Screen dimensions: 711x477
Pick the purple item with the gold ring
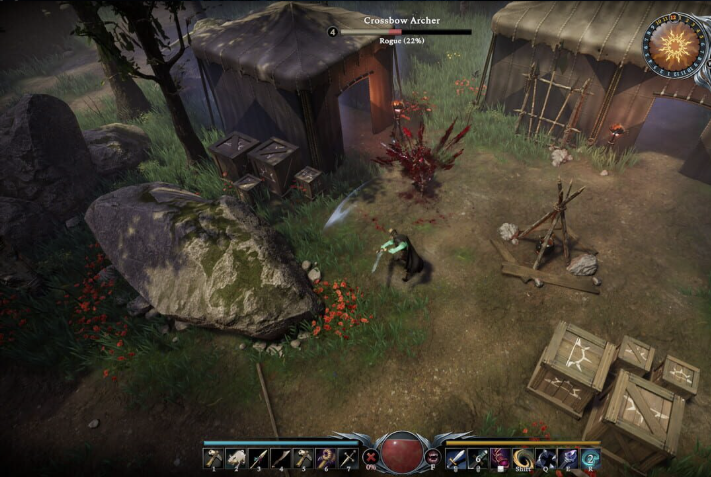click(324, 458)
